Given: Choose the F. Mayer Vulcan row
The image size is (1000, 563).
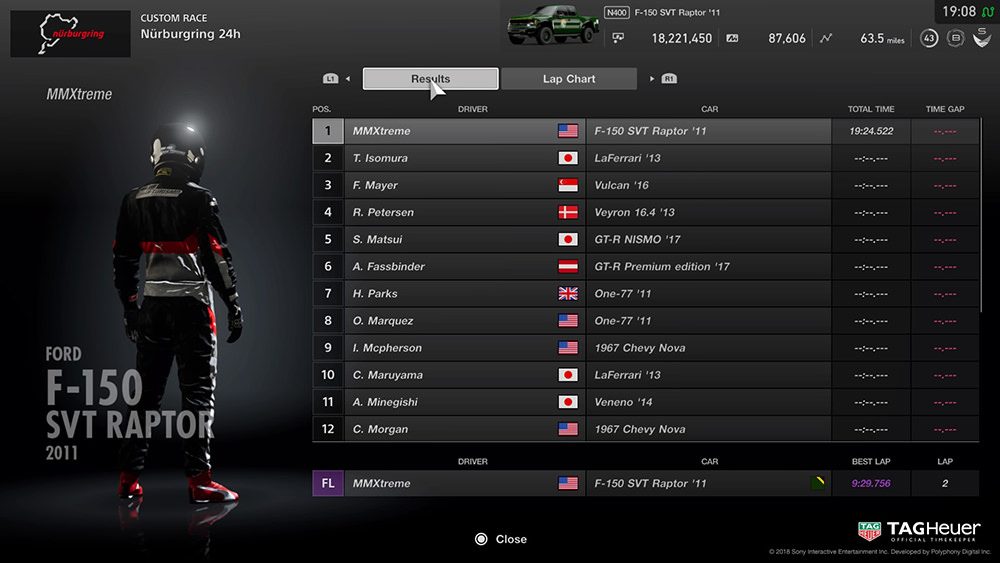Looking at the screenshot, I should (x=645, y=185).
